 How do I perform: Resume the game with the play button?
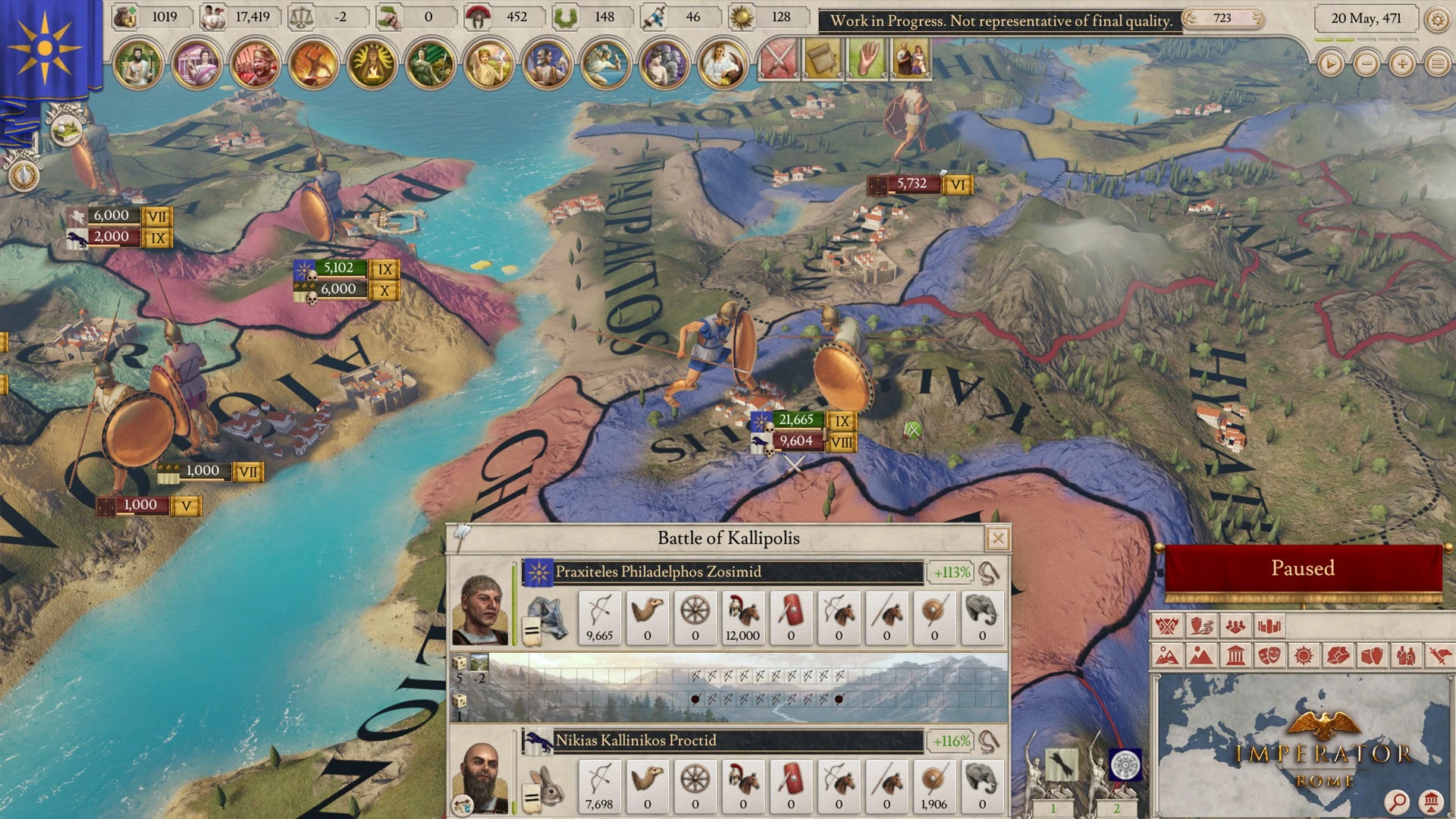(x=1330, y=64)
